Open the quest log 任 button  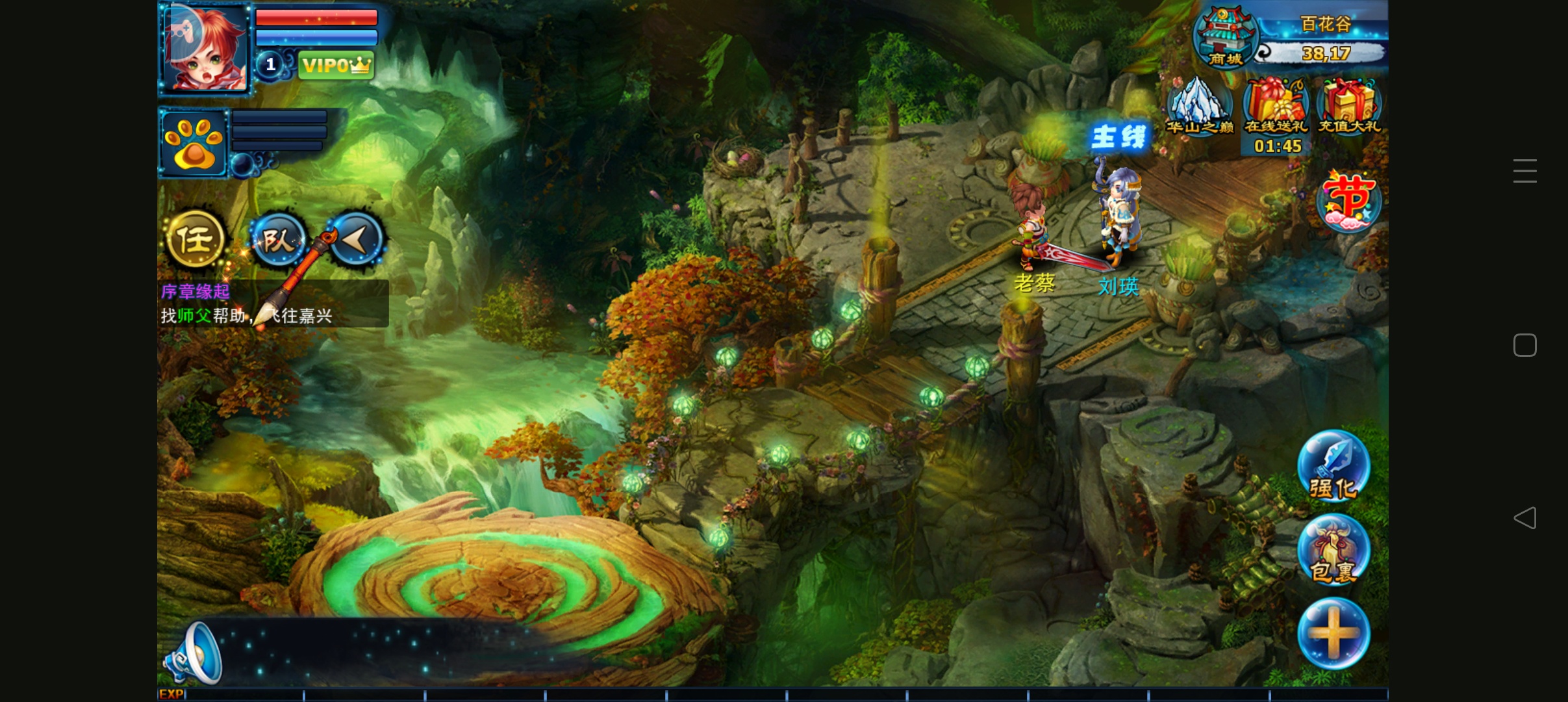pos(195,240)
